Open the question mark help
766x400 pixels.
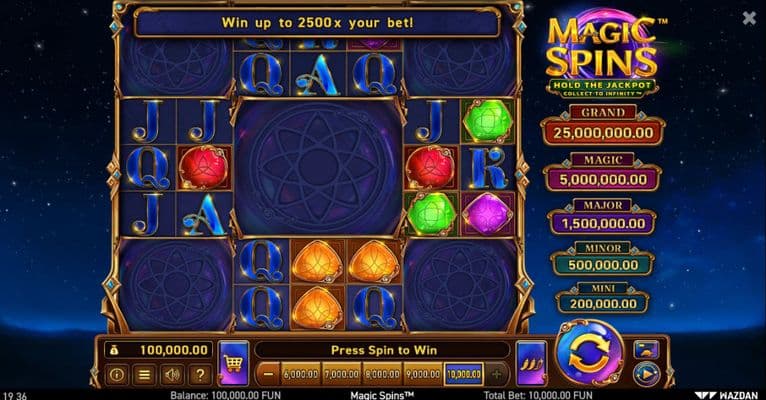200,375
